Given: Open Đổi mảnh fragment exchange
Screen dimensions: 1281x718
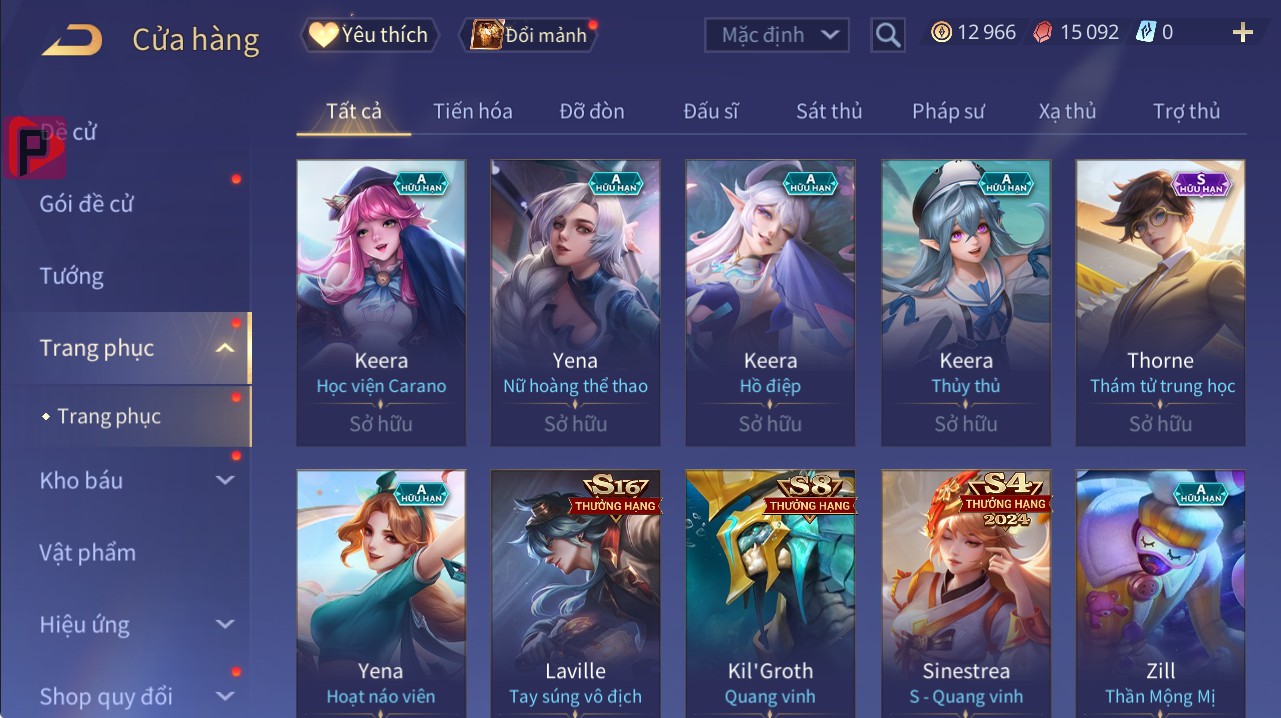Looking at the screenshot, I should click(530, 35).
